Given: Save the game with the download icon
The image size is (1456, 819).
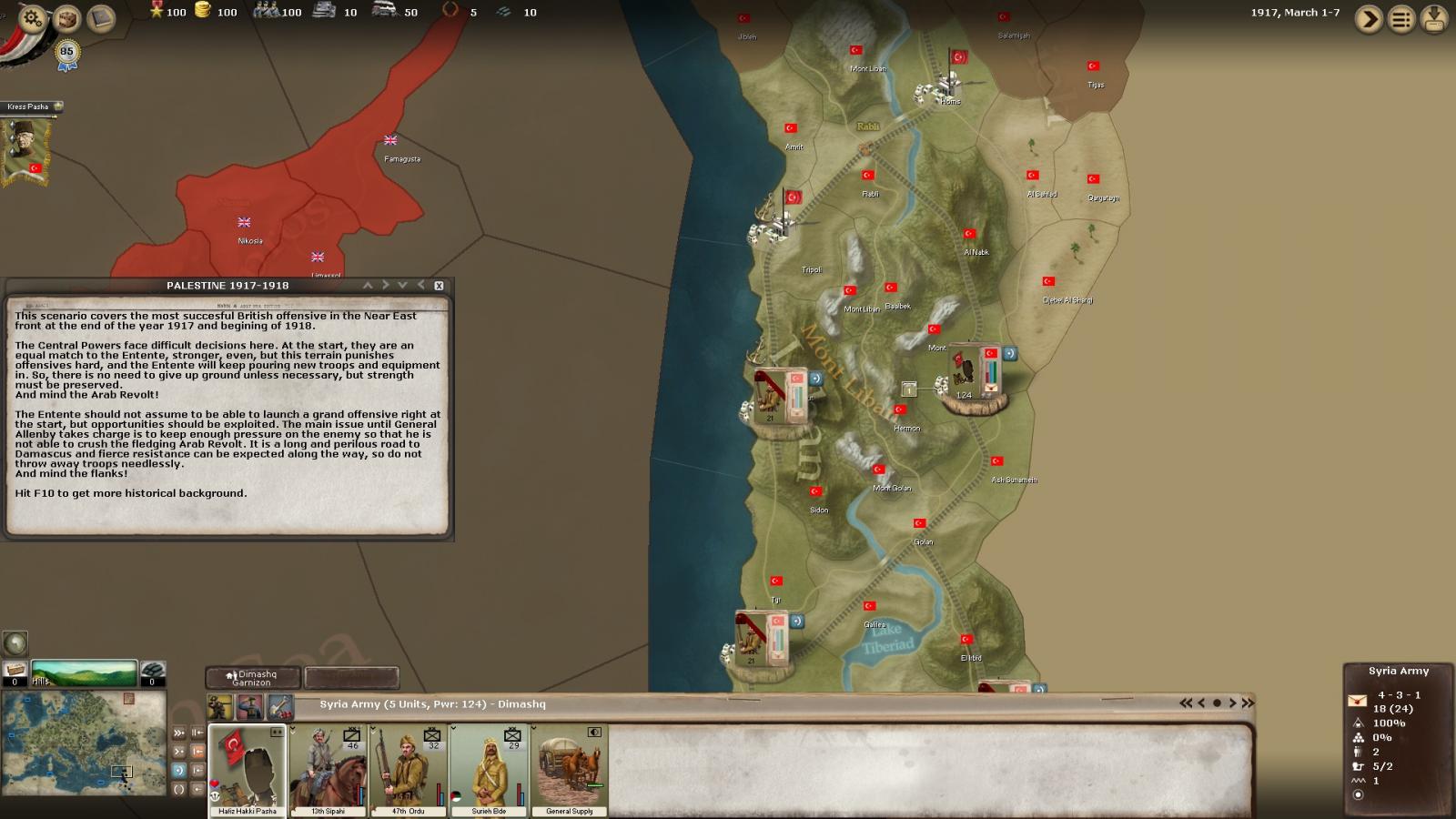Looking at the screenshot, I should (x=1434, y=19).
